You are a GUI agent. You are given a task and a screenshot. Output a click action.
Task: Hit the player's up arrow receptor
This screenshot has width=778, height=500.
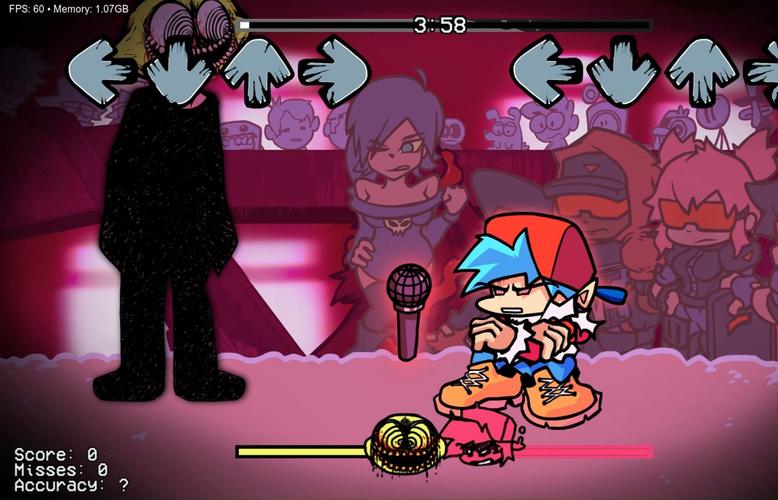pos(701,68)
